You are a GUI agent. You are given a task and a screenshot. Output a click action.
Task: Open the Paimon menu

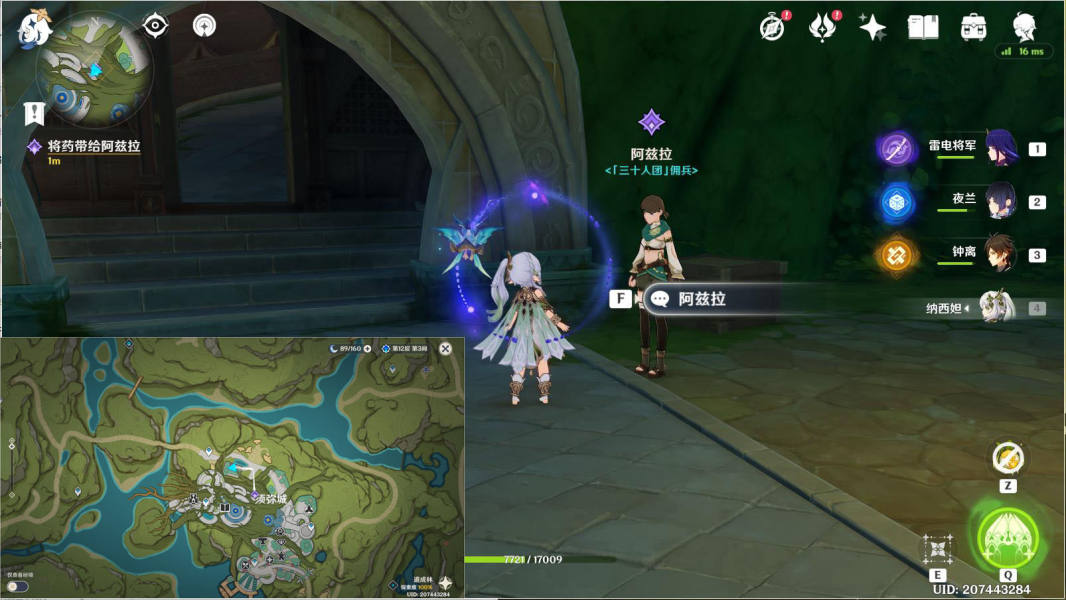coord(35,28)
